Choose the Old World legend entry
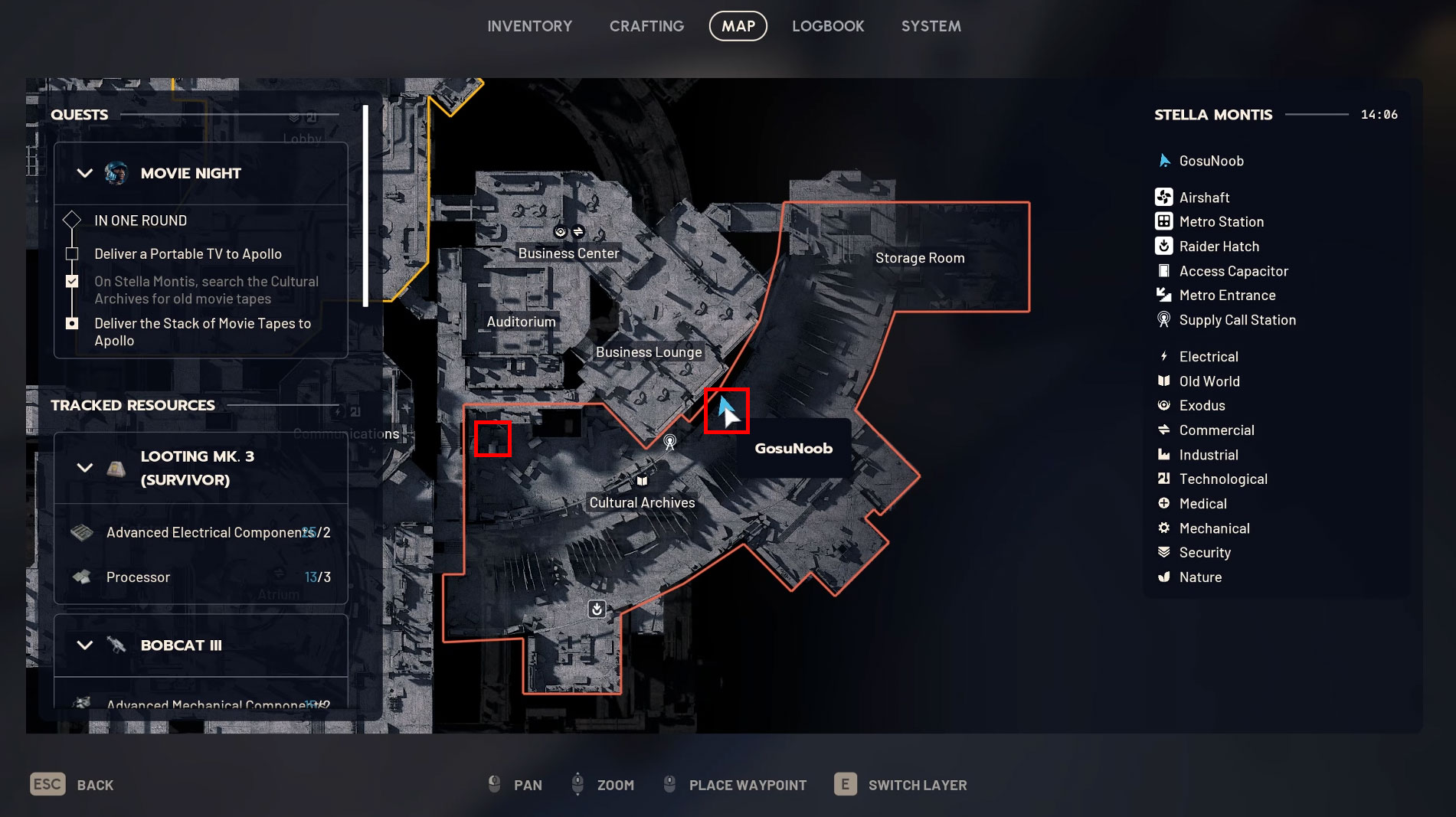Screen dimensions: 1456x817 [x=1209, y=381]
